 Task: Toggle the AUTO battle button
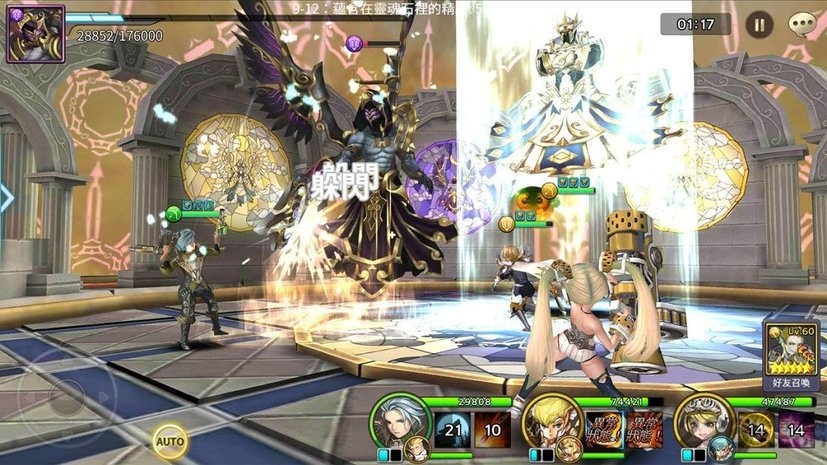pos(170,438)
